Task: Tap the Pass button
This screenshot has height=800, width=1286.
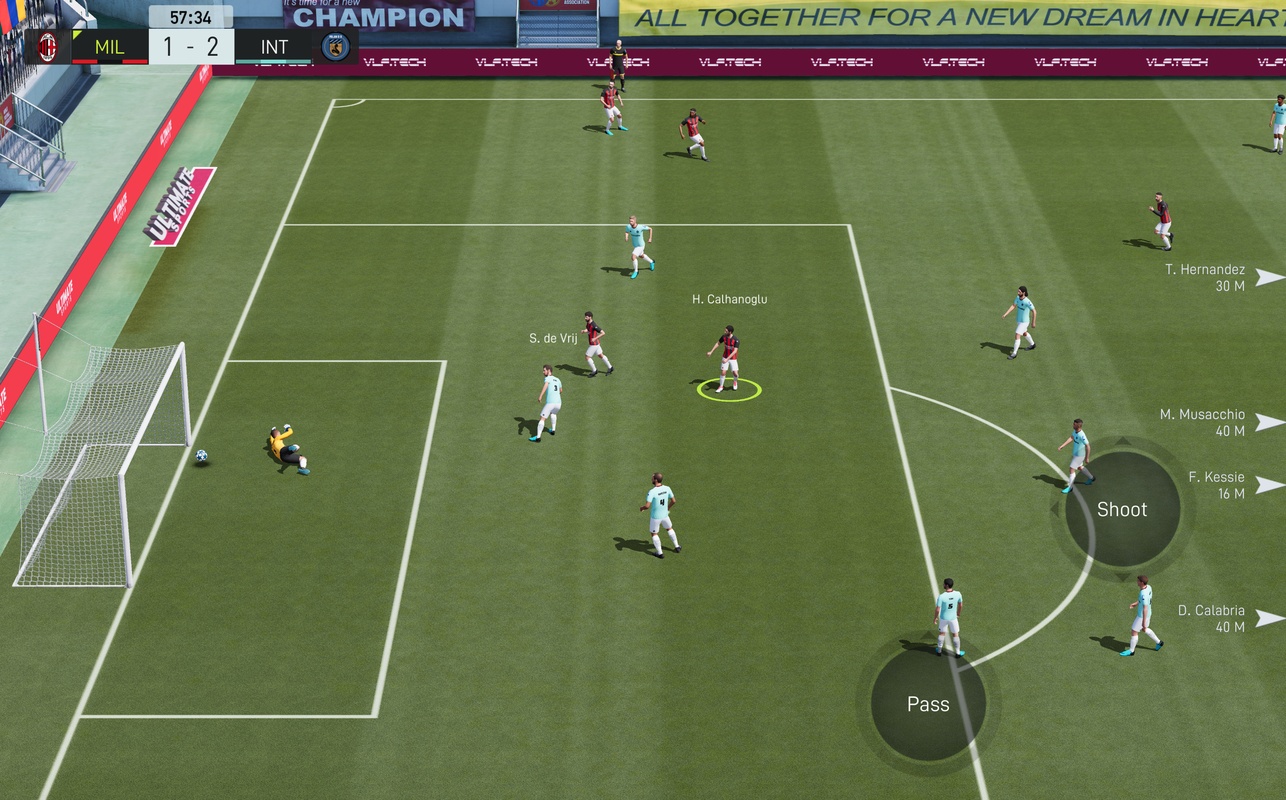Action: (x=928, y=704)
